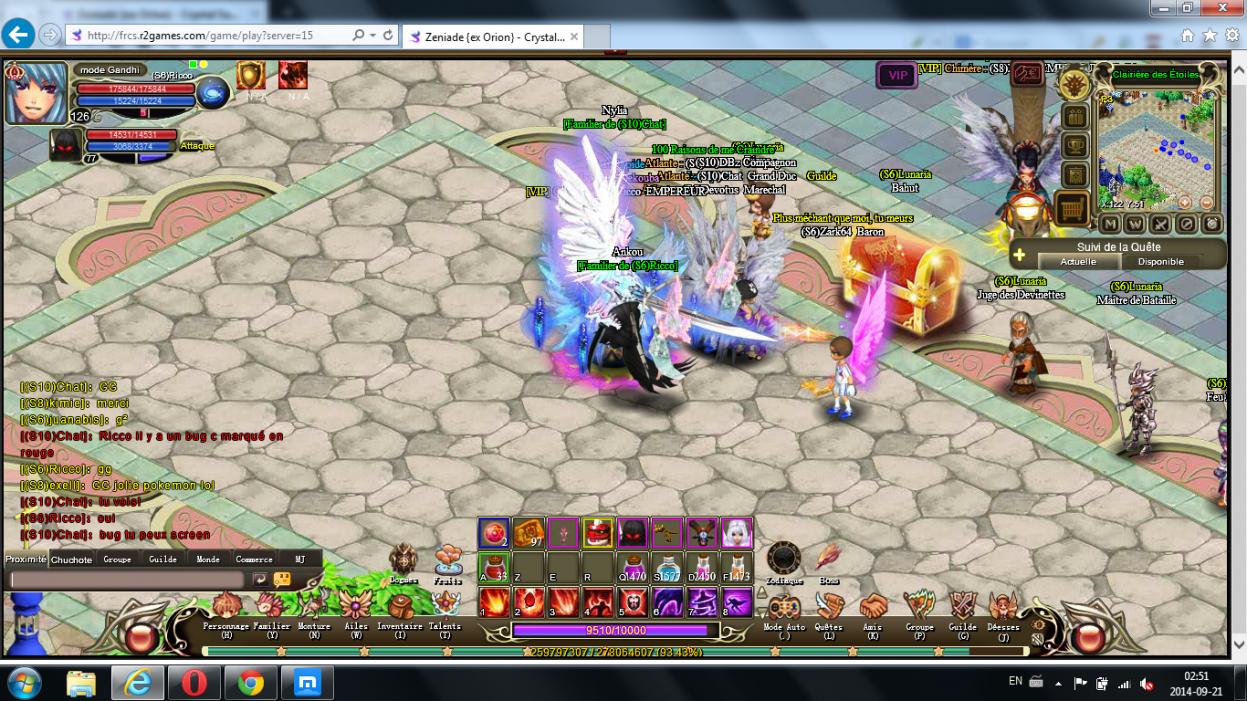
Task: Open the Quêtes quest log
Action: pos(828,607)
